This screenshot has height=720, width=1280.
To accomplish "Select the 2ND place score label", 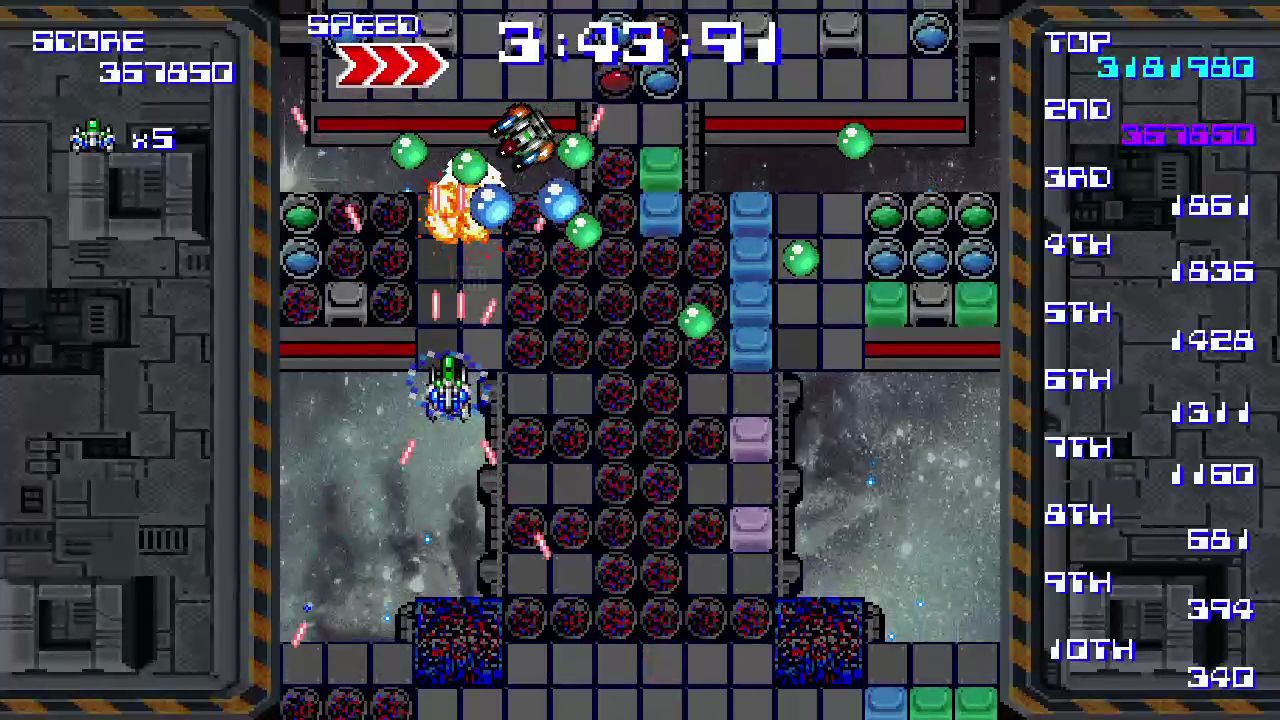I will pos(1078,110).
